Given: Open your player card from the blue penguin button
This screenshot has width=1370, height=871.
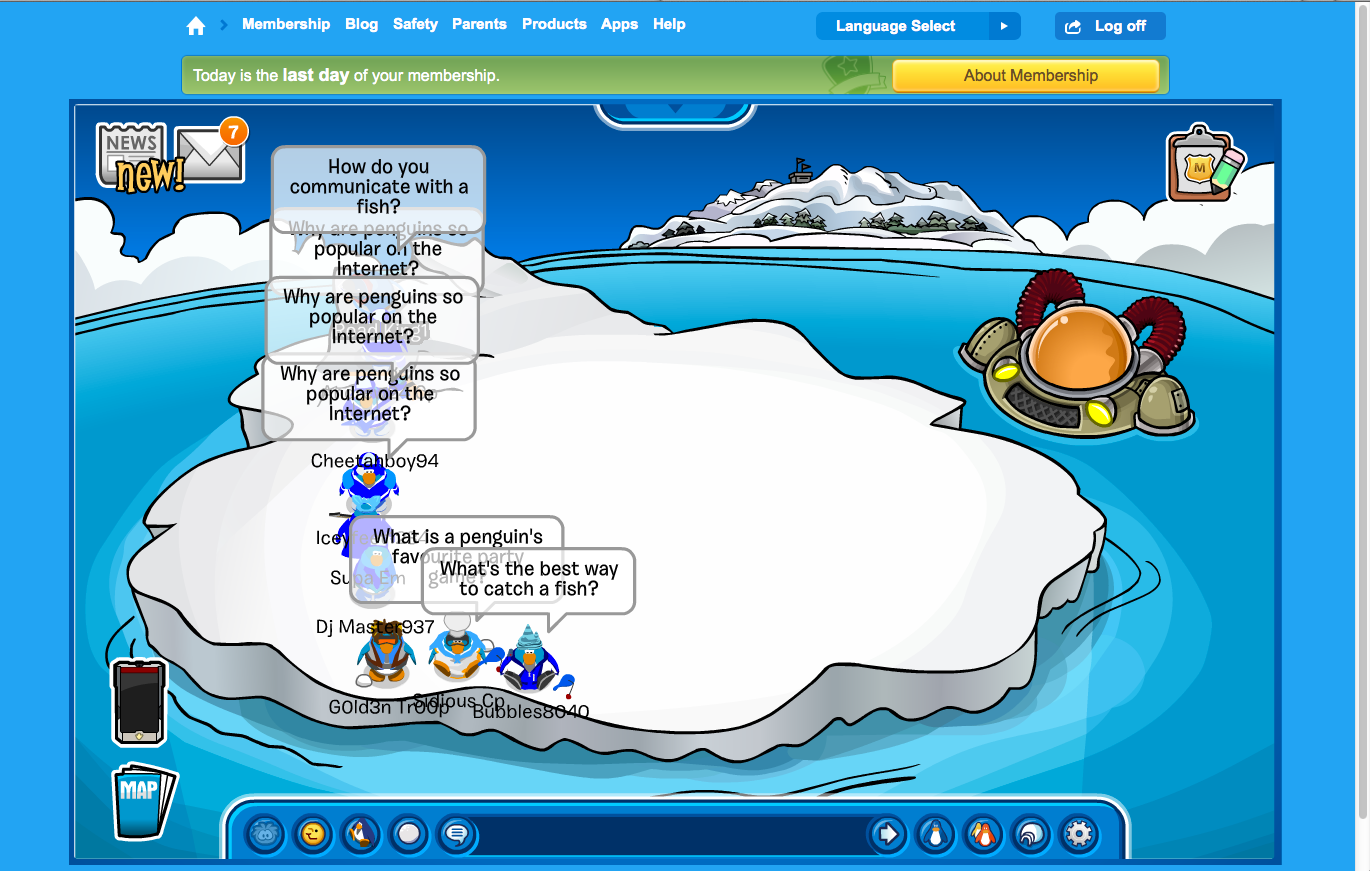Looking at the screenshot, I should (x=935, y=834).
